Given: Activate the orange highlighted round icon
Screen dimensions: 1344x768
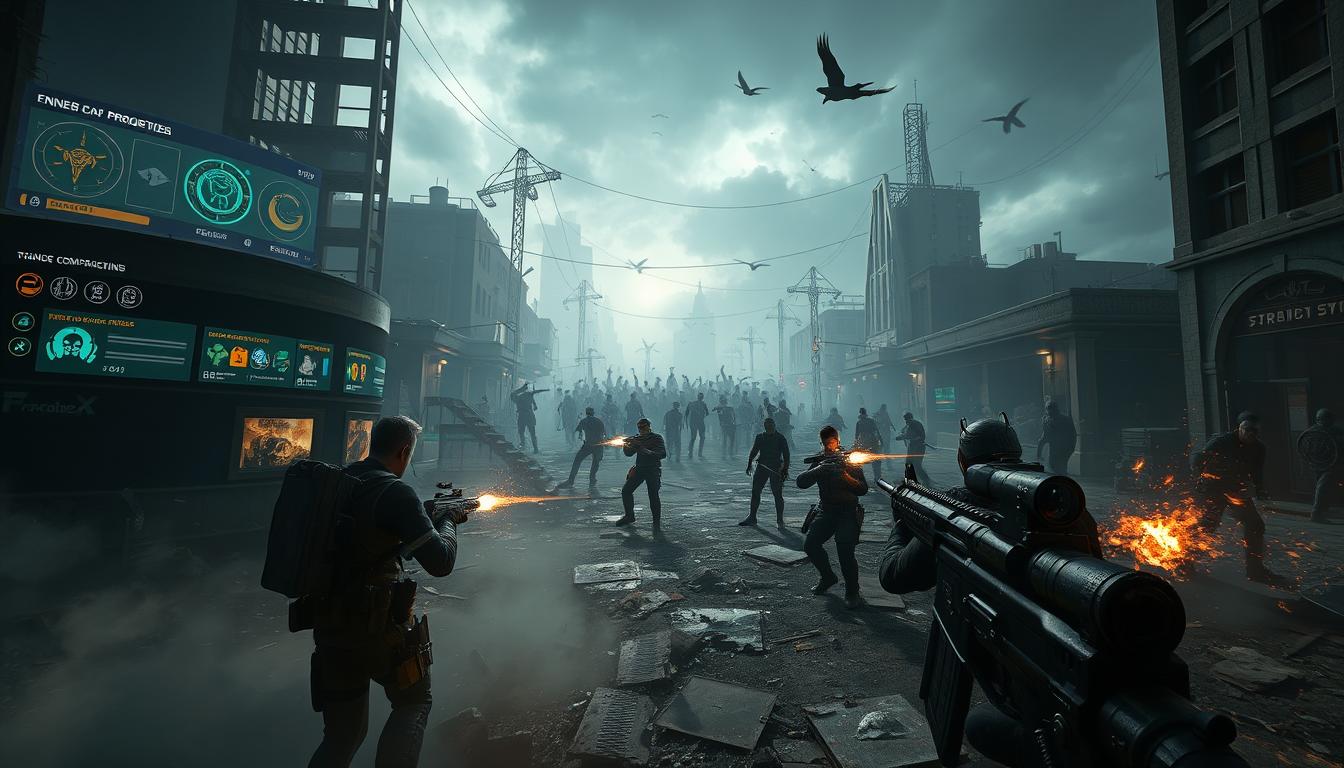Looking at the screenshot, I should [x=29, y=285].
